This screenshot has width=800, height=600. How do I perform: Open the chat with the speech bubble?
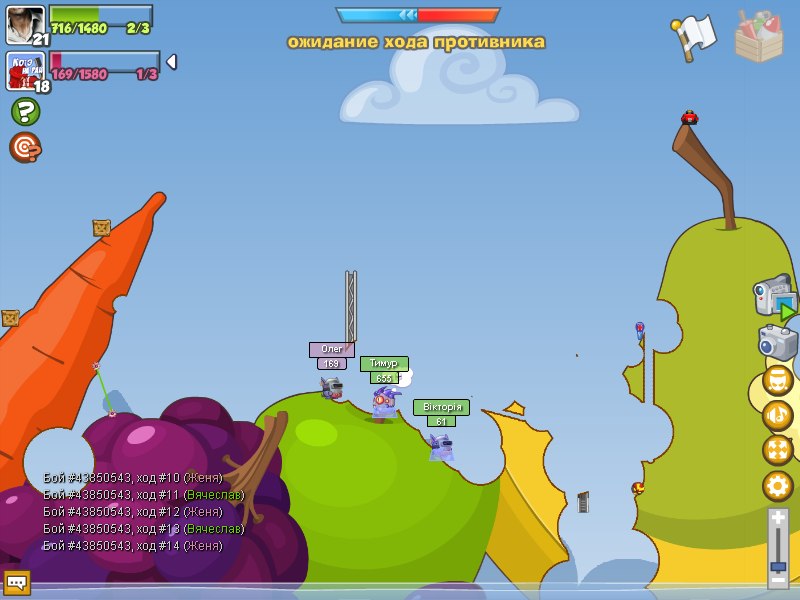click(x=16, y=582)
